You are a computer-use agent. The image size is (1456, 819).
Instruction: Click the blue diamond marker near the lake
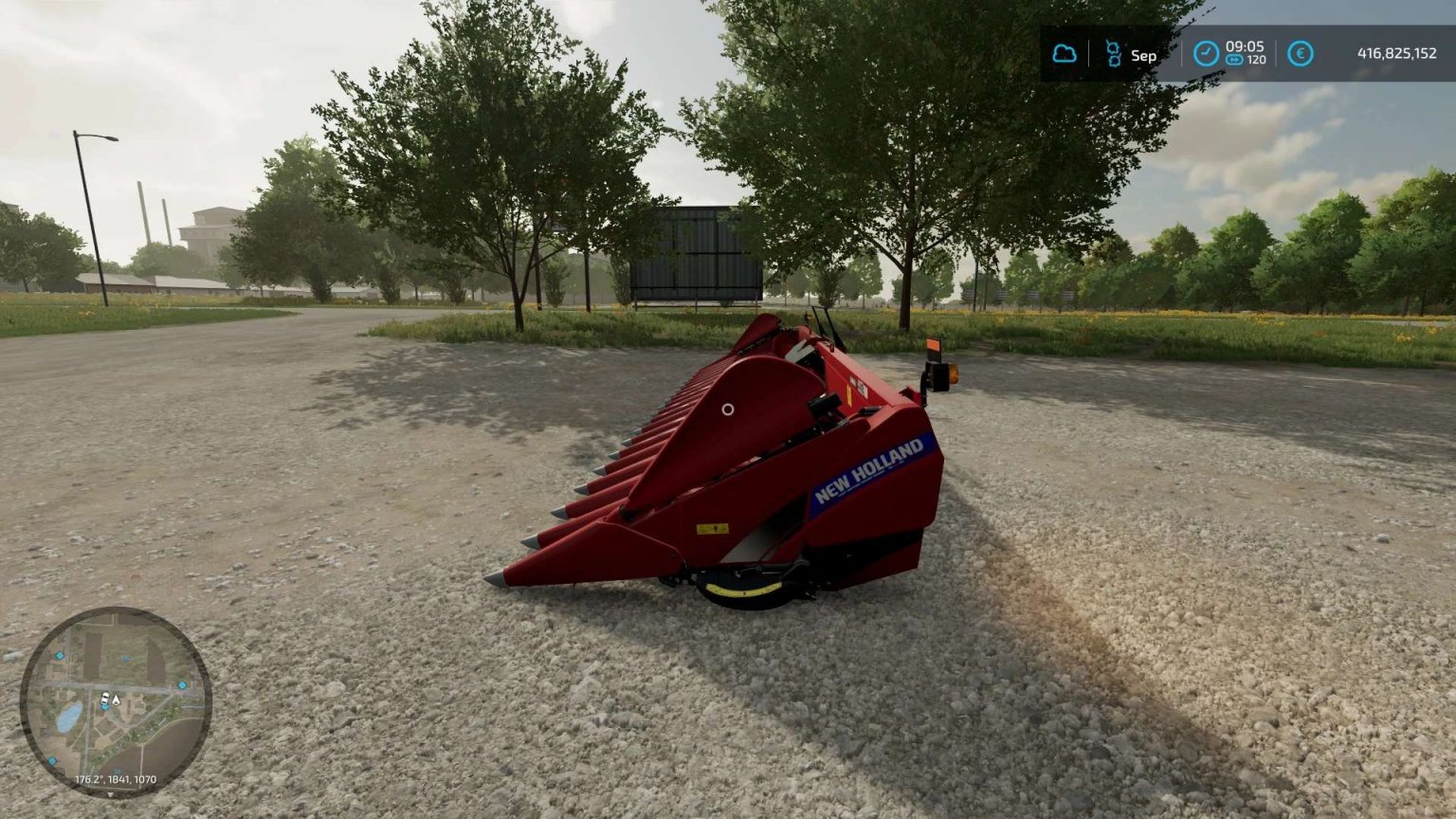(105, 707)
